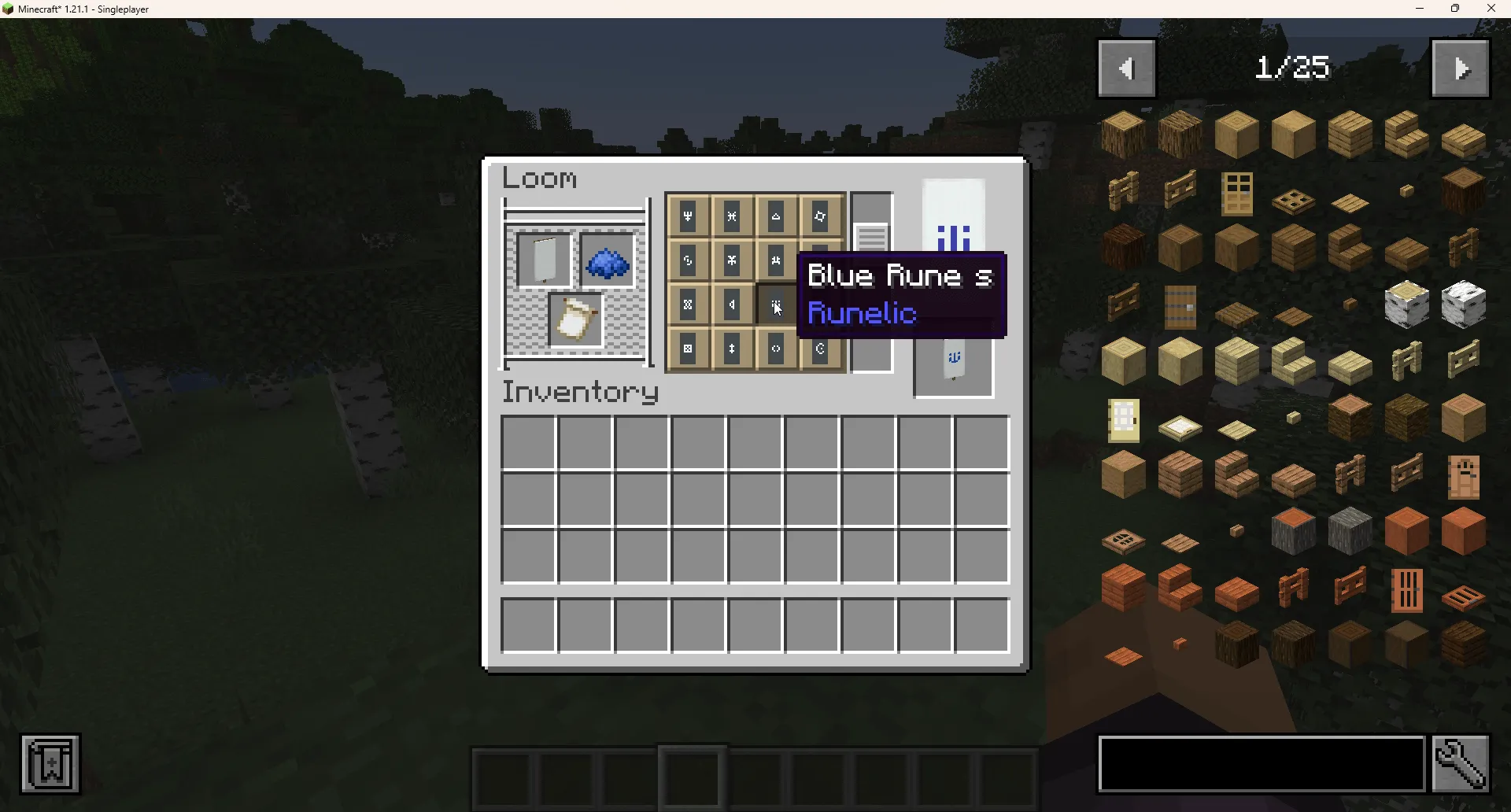This screenshot has height=812, width=1511.
Task: Select the blue dye in the Loom dye slot
Action: [607, 263]
